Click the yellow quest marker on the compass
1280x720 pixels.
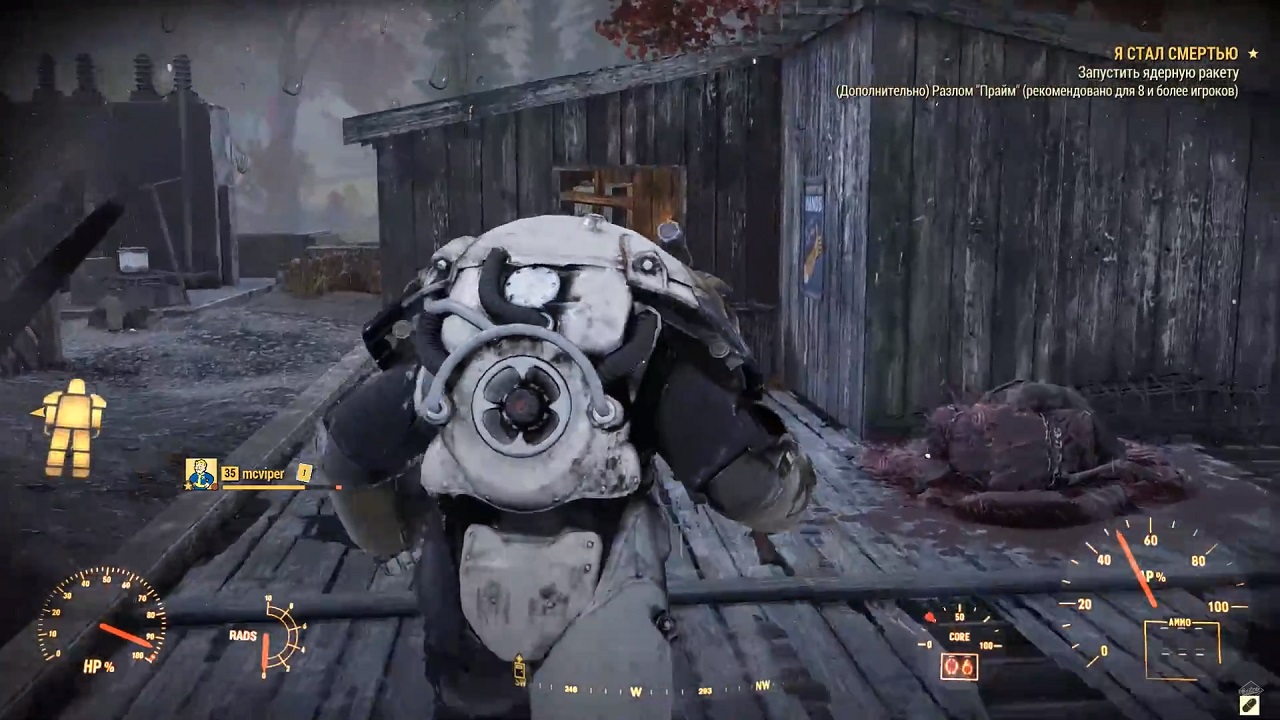pyautogui.click(x=520, y=669)
